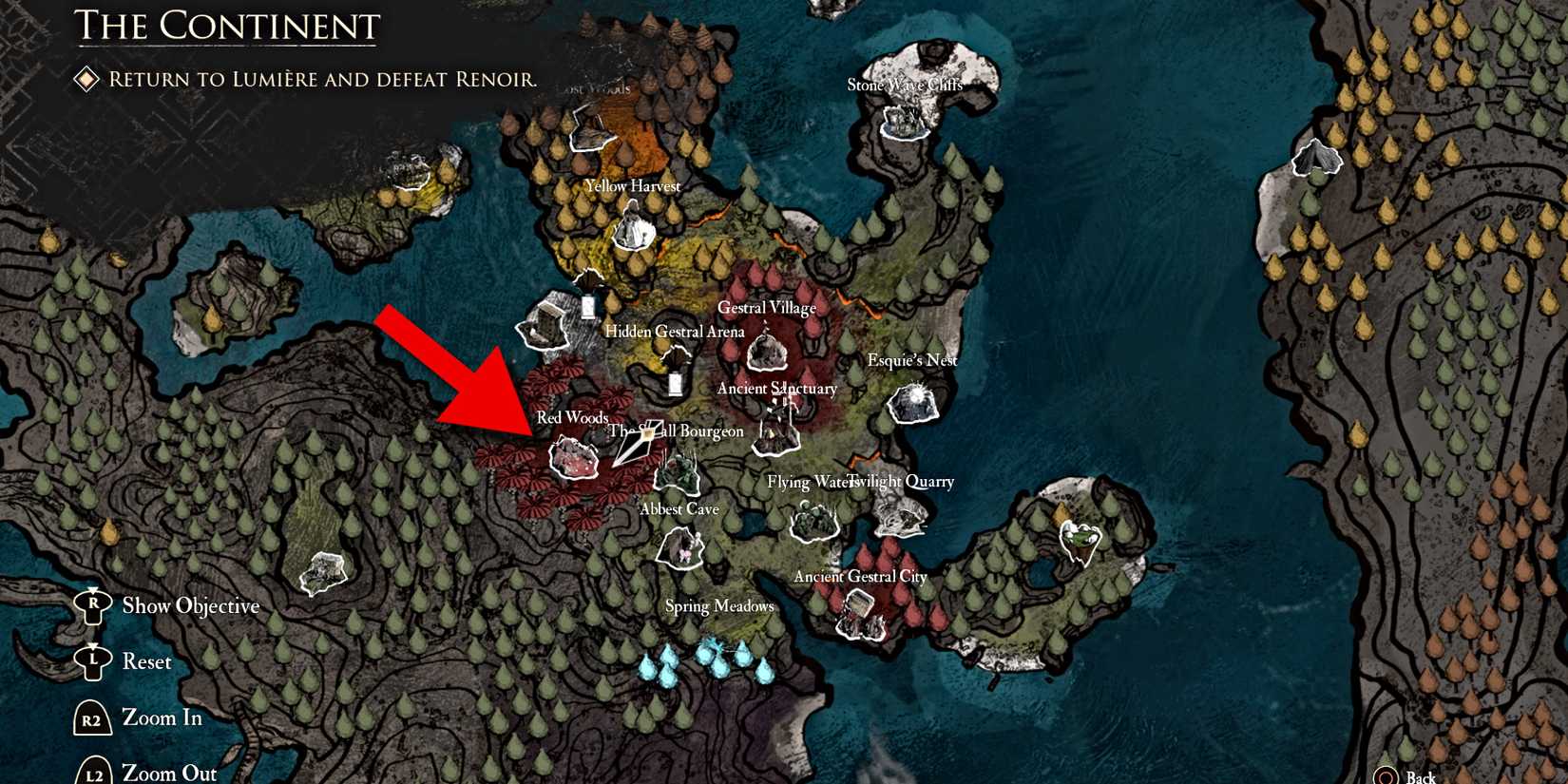Select the Flying Waters marker
1568x784 pixels.
click(813, 521)
